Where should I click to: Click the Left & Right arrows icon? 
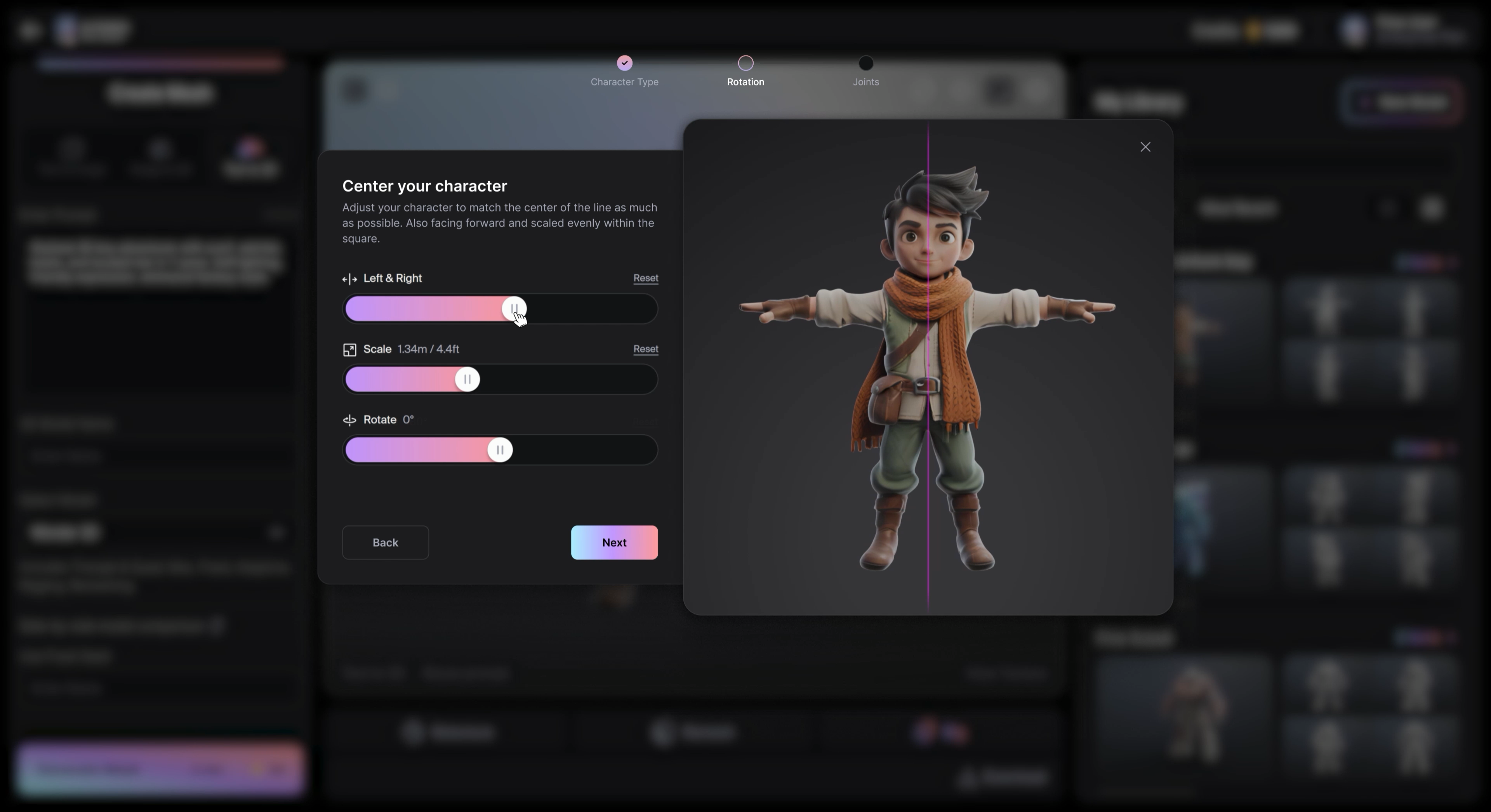click(349, 279)
